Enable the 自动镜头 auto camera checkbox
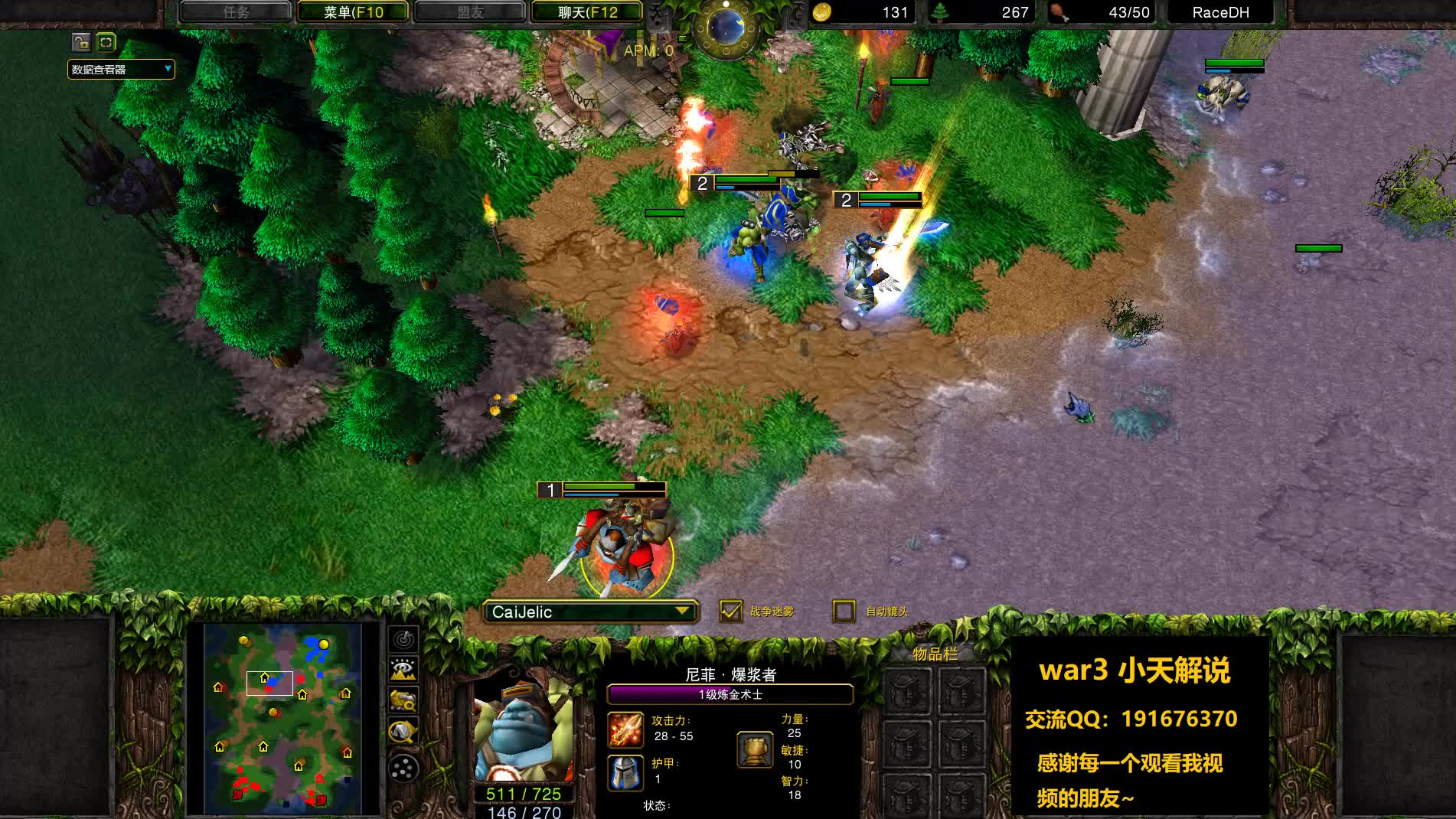 [844, 611]
